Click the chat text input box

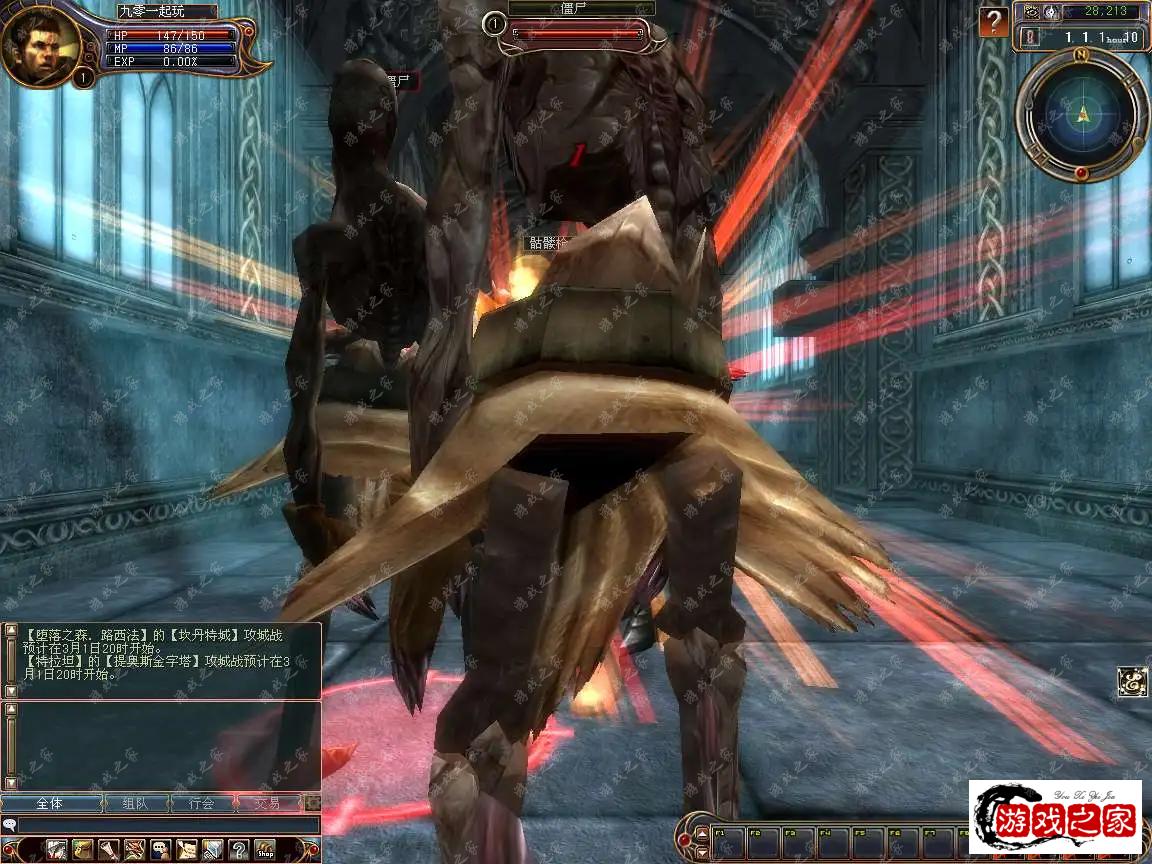(x=168, y=825)
